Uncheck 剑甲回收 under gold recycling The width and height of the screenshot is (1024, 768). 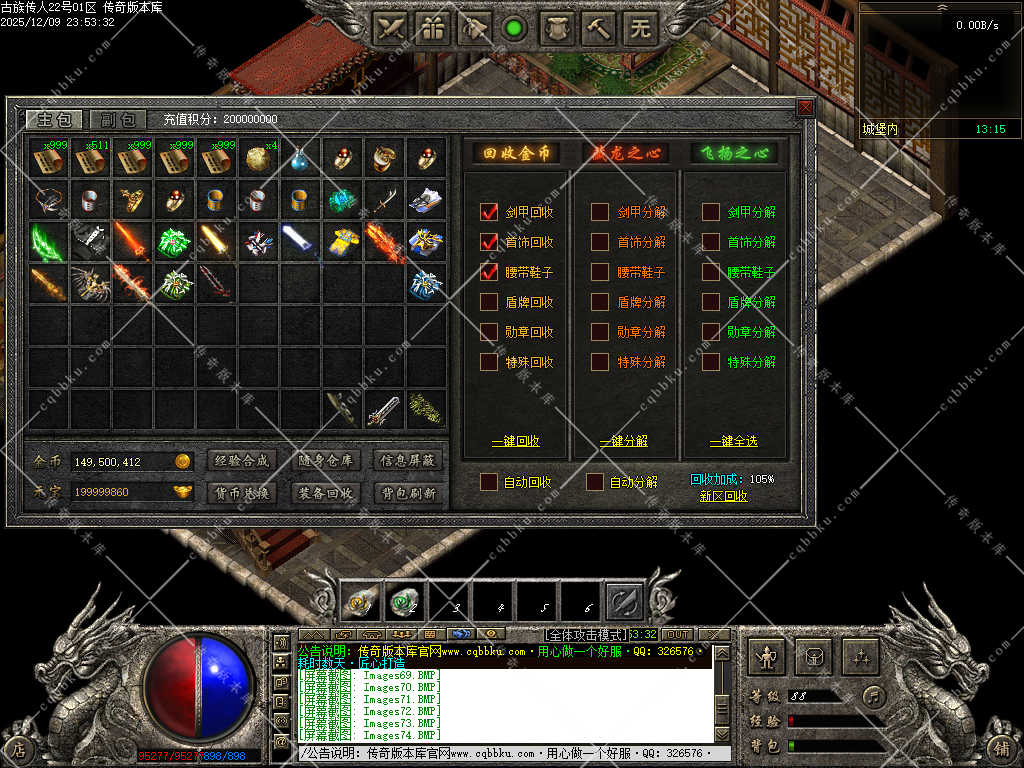click(x=489, y=212)
